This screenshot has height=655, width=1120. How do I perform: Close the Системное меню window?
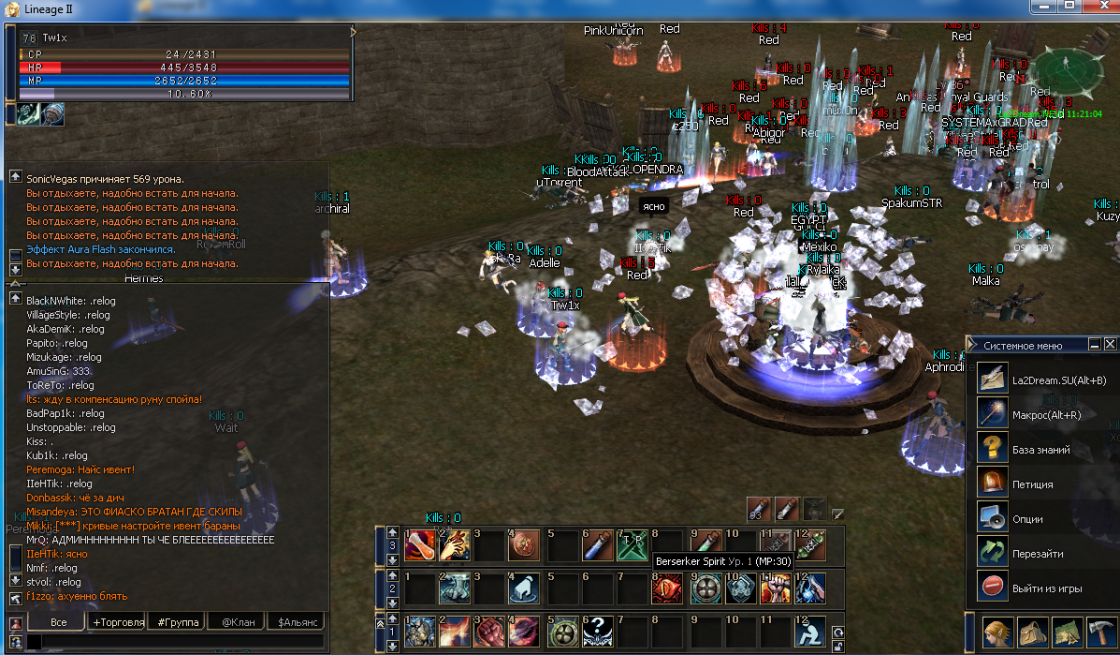1110,344
